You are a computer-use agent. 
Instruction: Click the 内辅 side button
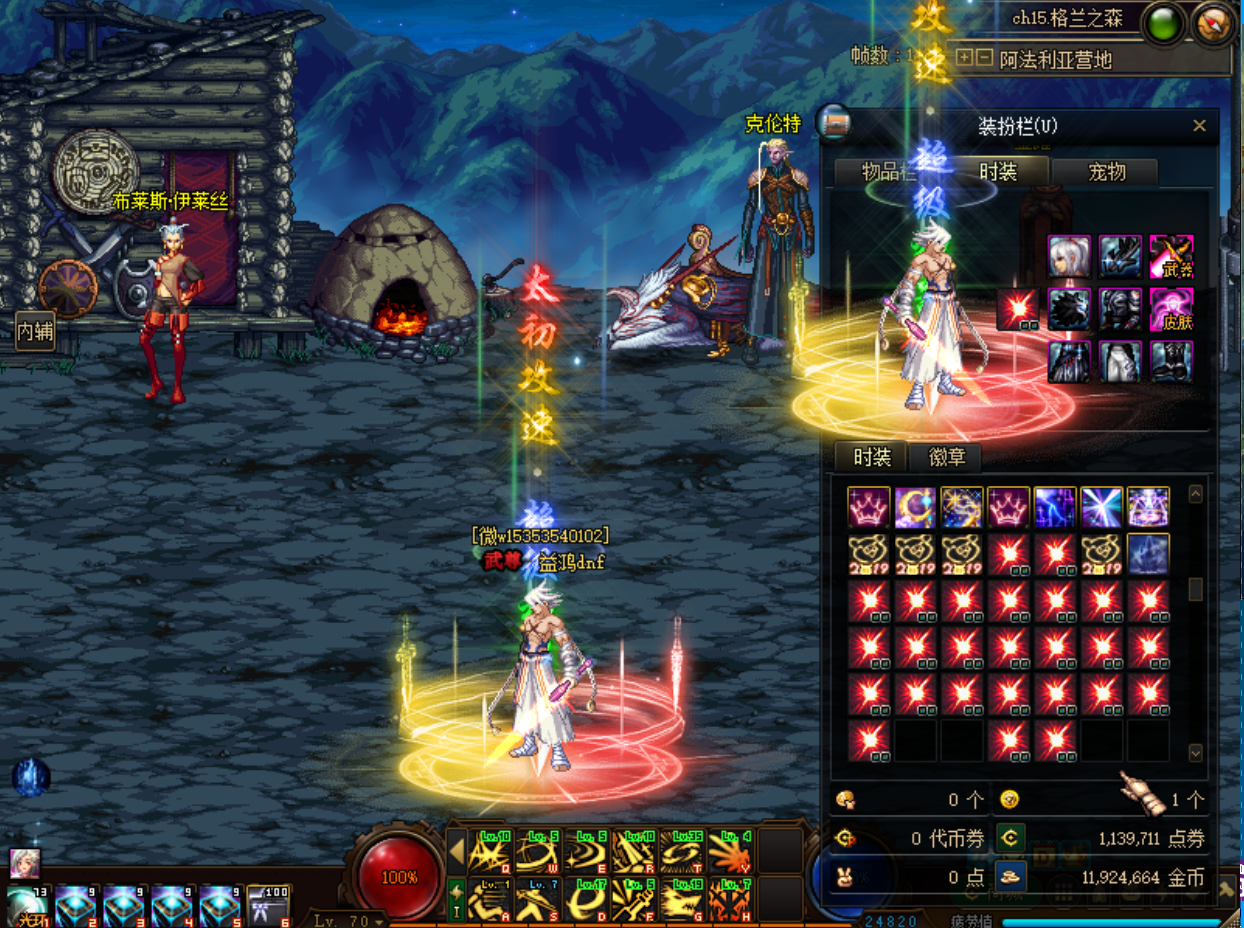[34, 331]
